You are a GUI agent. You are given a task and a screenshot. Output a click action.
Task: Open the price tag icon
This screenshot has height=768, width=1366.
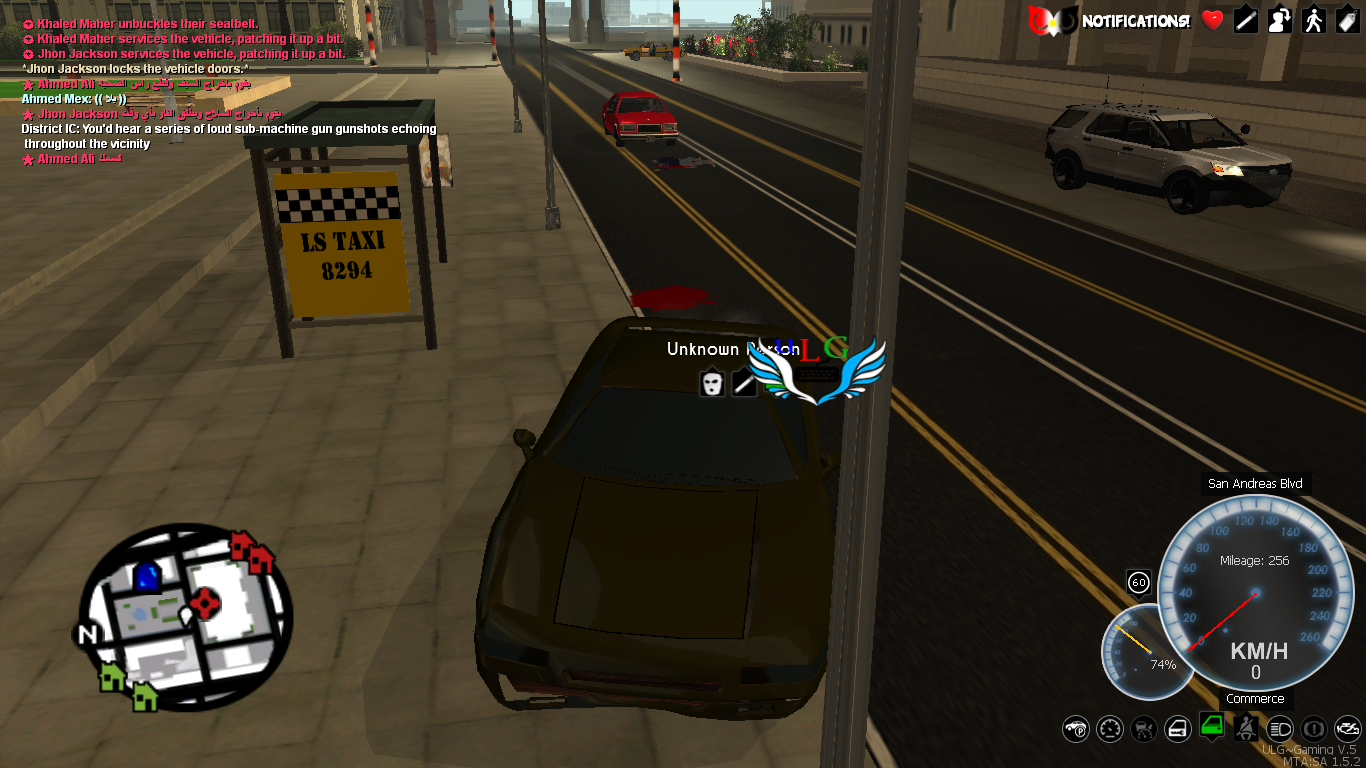pyautogui.click(x=1346, y=20)
